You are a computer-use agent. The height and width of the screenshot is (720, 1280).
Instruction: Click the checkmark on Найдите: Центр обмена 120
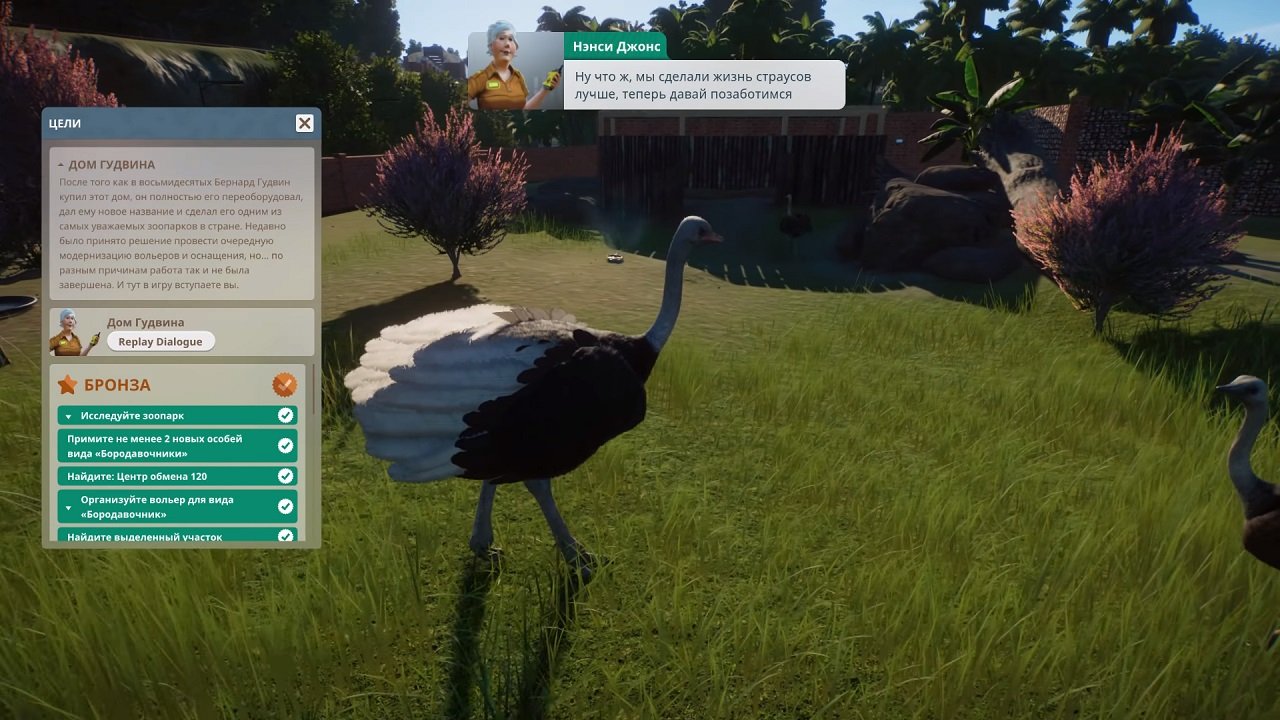[x=285, y=475]
